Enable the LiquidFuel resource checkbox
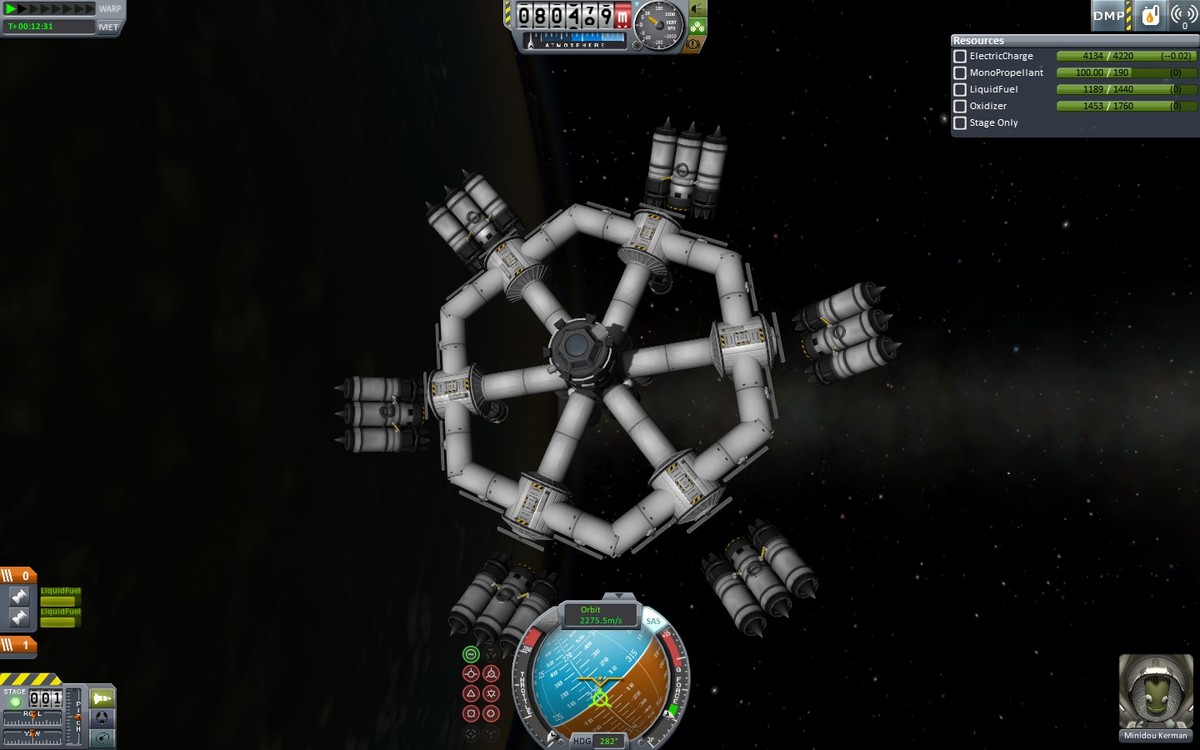Image resolution: width=1200 pixels, height=750 pixels. (960, 89)
